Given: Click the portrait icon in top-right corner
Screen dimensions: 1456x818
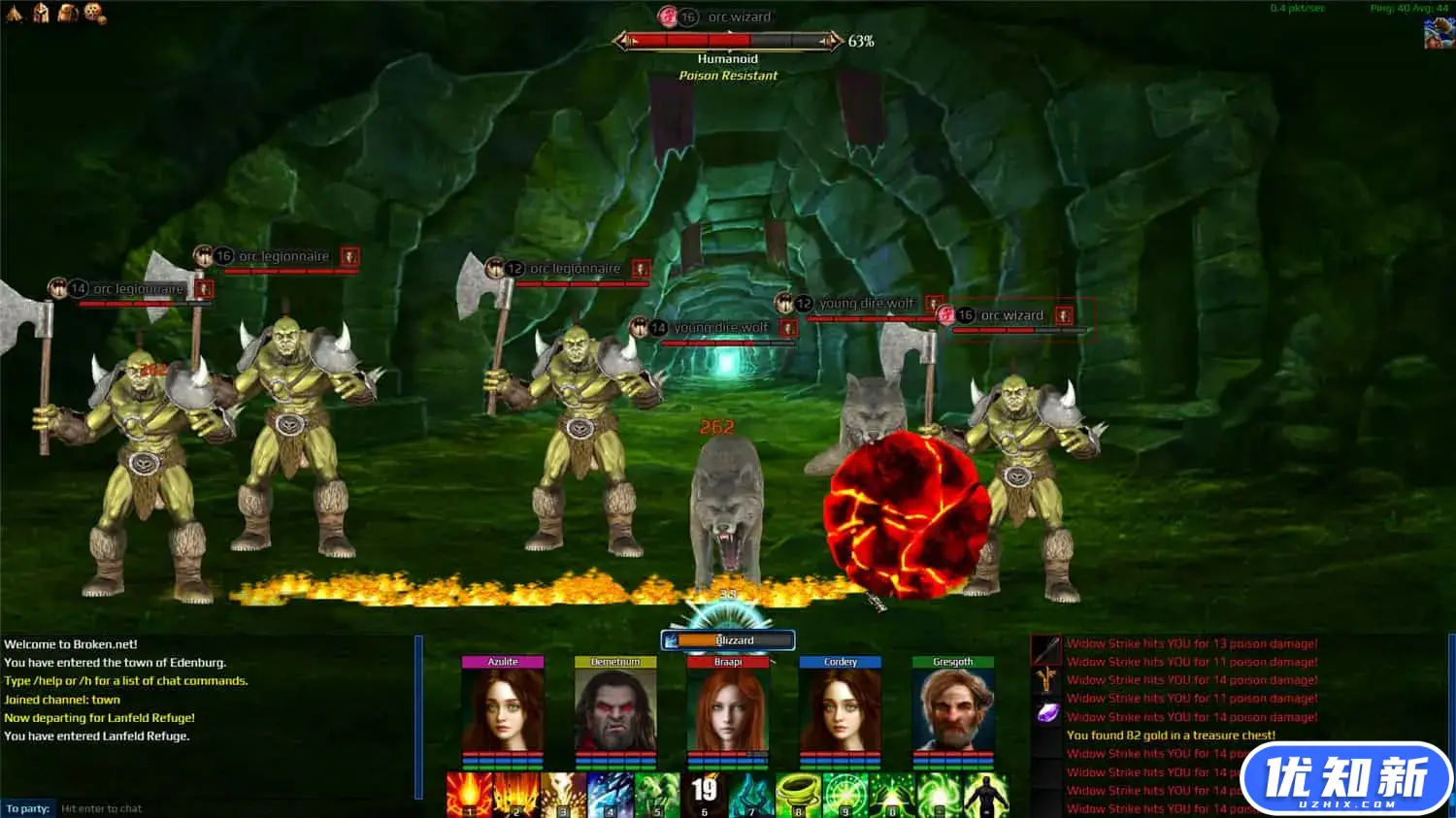Looking at the screenshot, I should coord(1439,33).
